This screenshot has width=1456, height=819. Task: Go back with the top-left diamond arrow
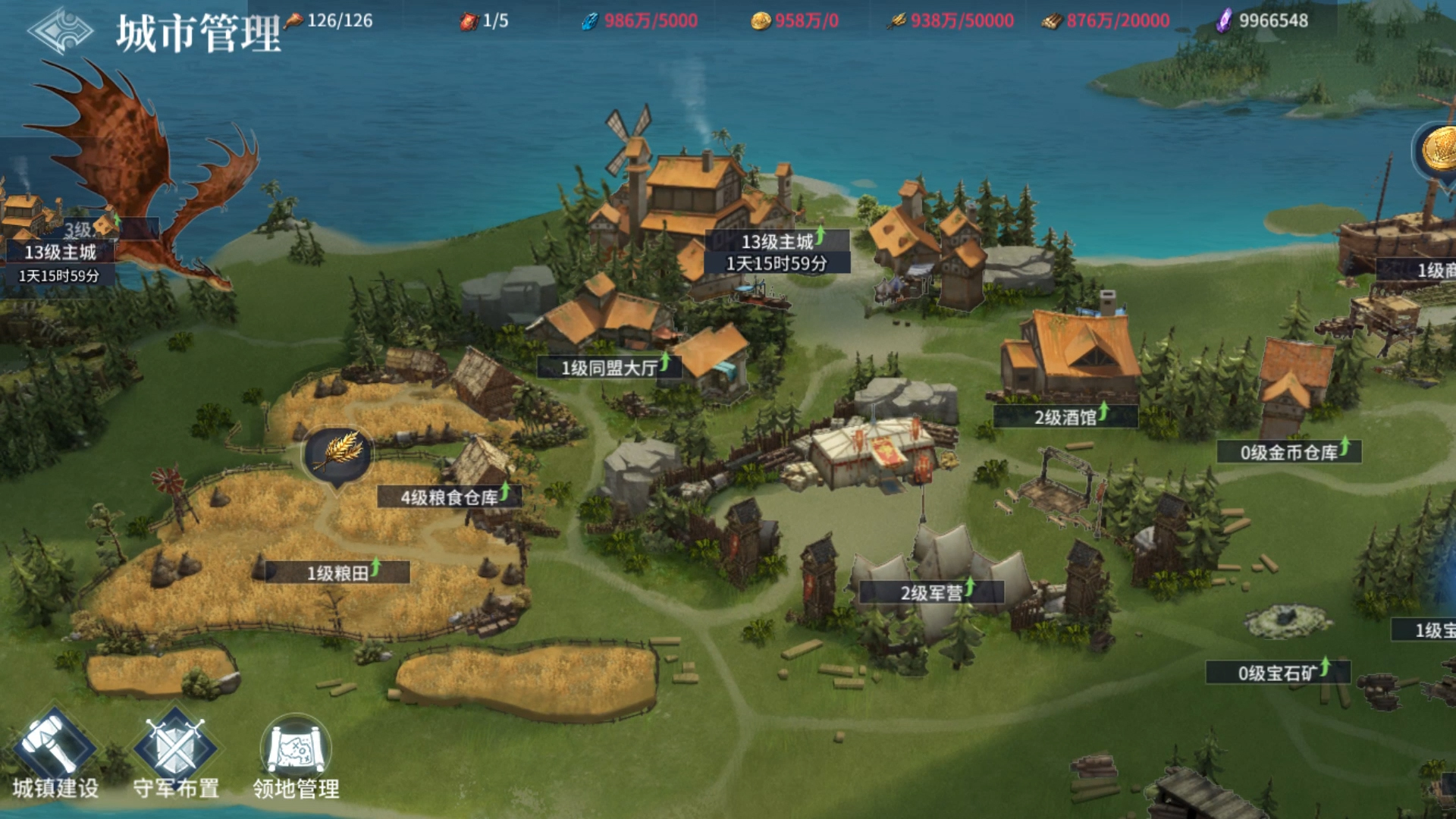click(59, 32)
